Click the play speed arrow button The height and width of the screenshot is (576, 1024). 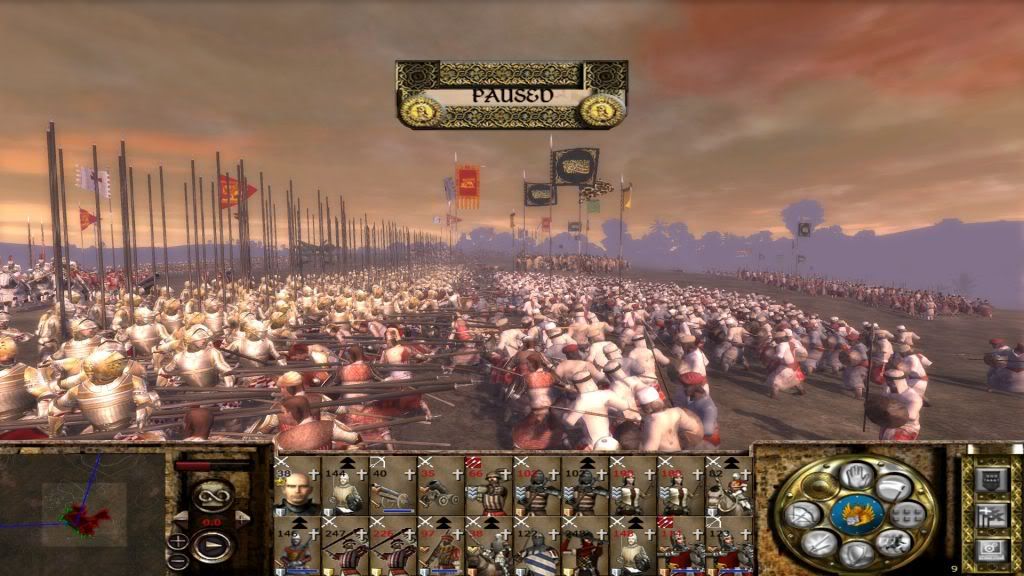211,546
